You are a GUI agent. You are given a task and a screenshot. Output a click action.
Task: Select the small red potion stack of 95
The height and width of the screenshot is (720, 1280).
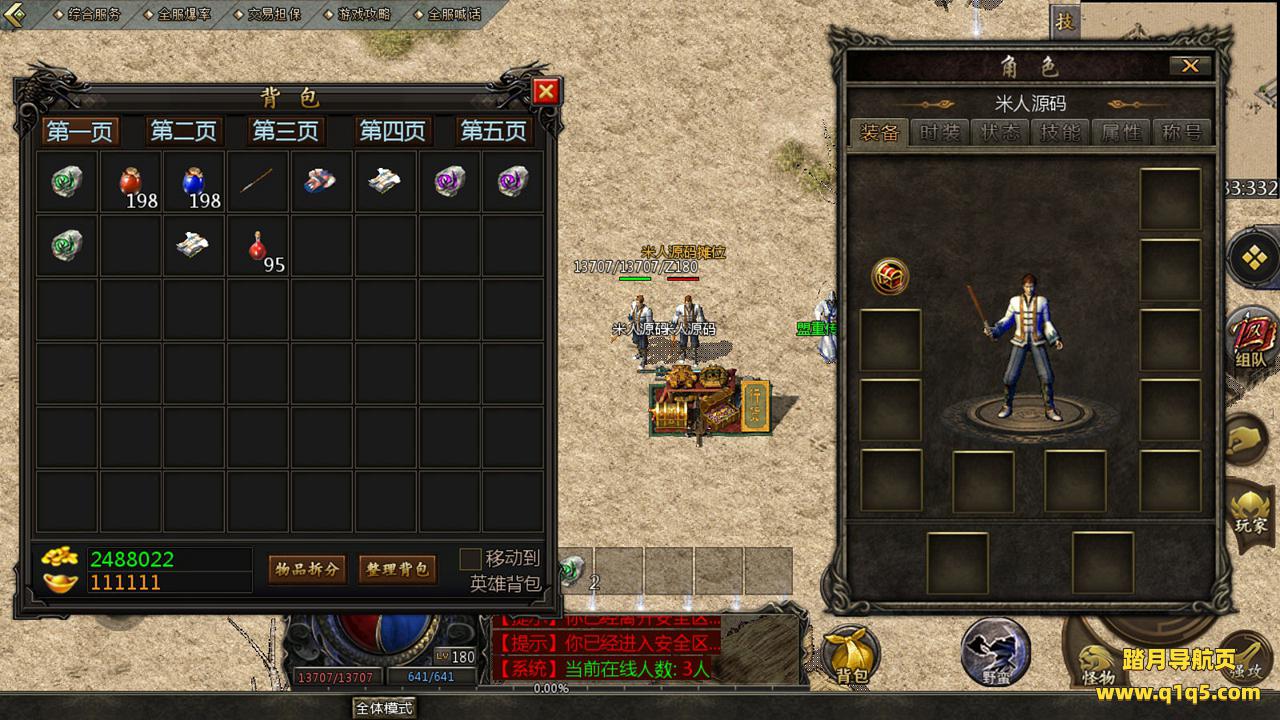(258, 245)
